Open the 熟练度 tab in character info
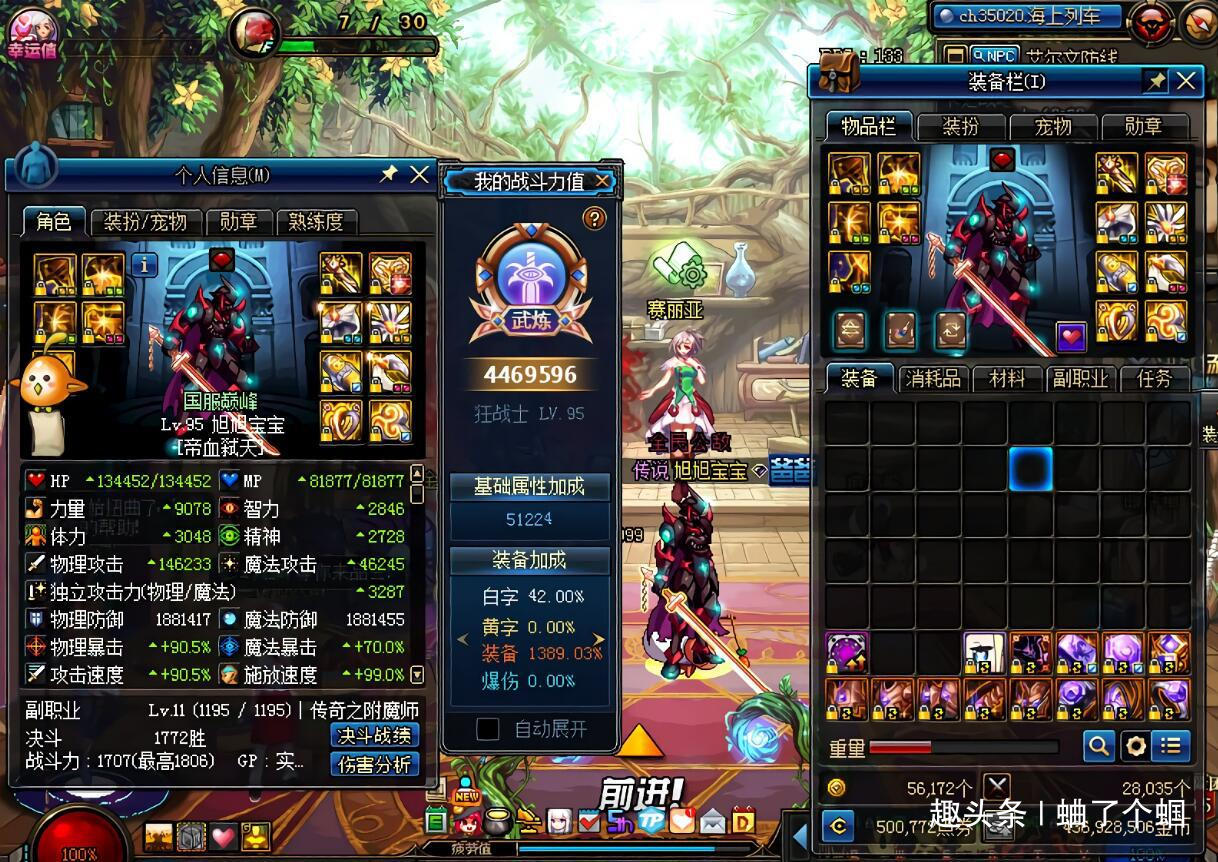Image resolution: width=1218 pixels, height=862 pixels. (316, 222)
